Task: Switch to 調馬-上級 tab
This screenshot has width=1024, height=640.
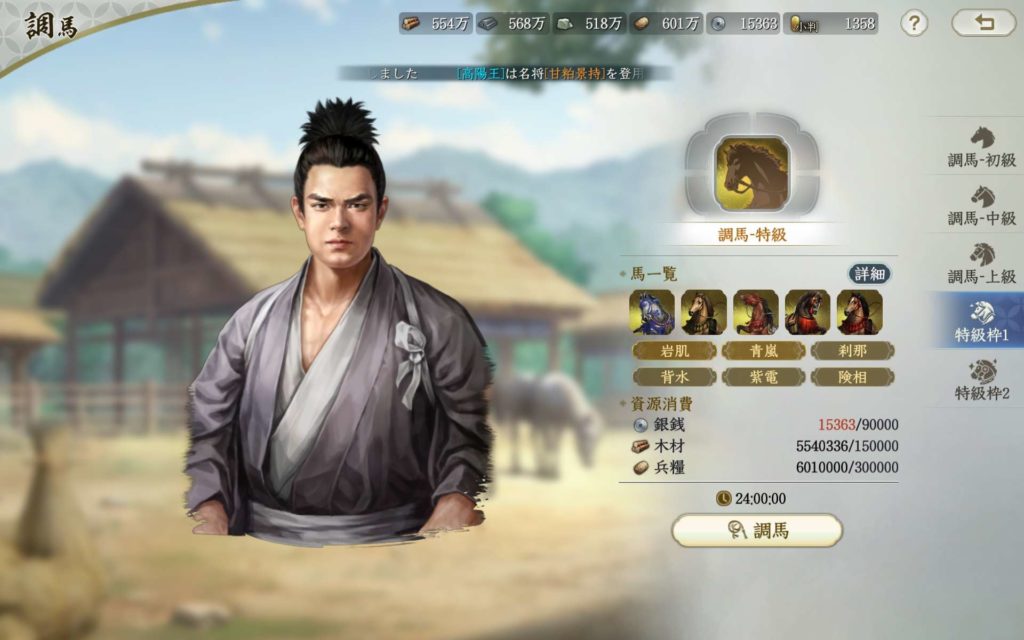Action: click(981, 262)
